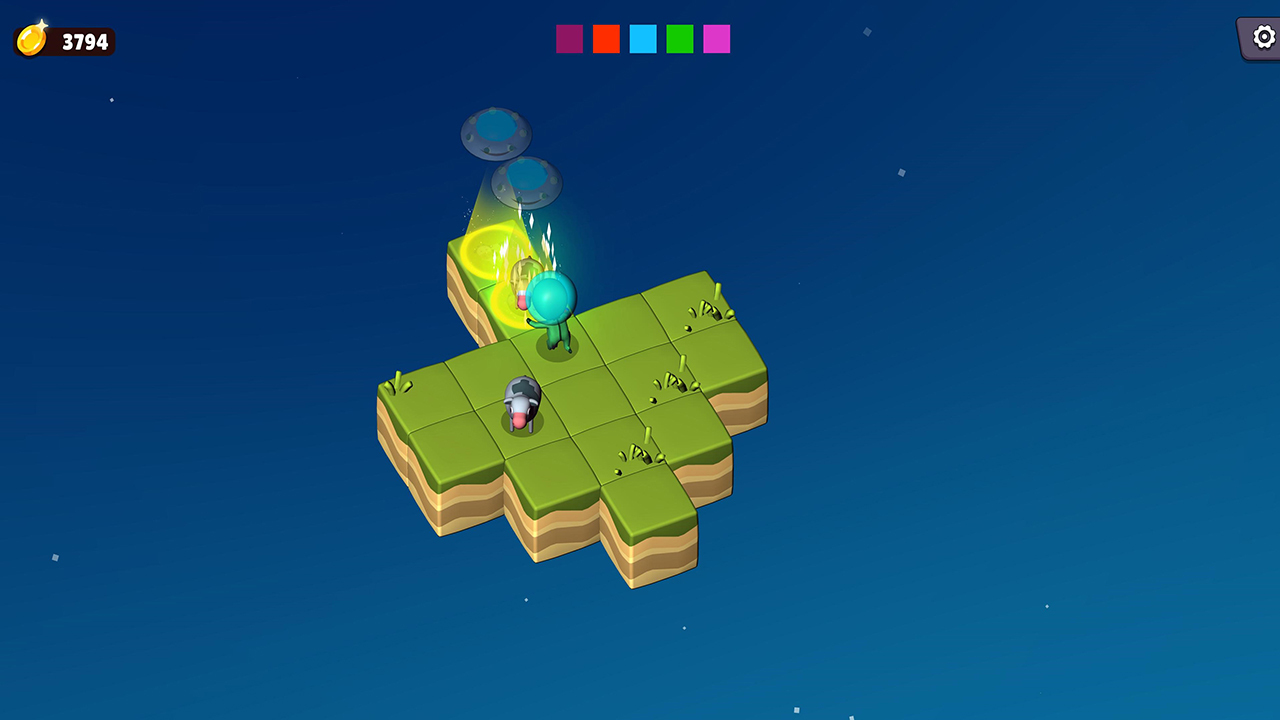The width and height of the screenshot is (1280, 720).
Task: Select the green color swatch
Action: tap(679, 39)
